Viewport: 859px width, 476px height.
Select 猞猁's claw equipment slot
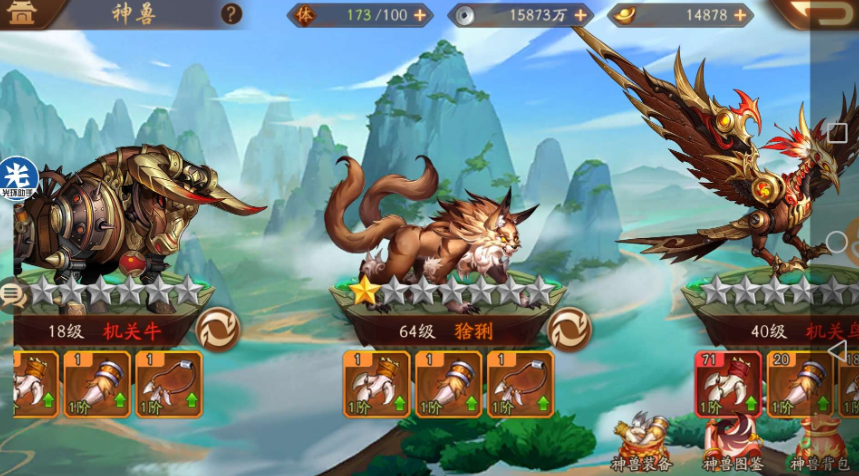click(376, 384)
